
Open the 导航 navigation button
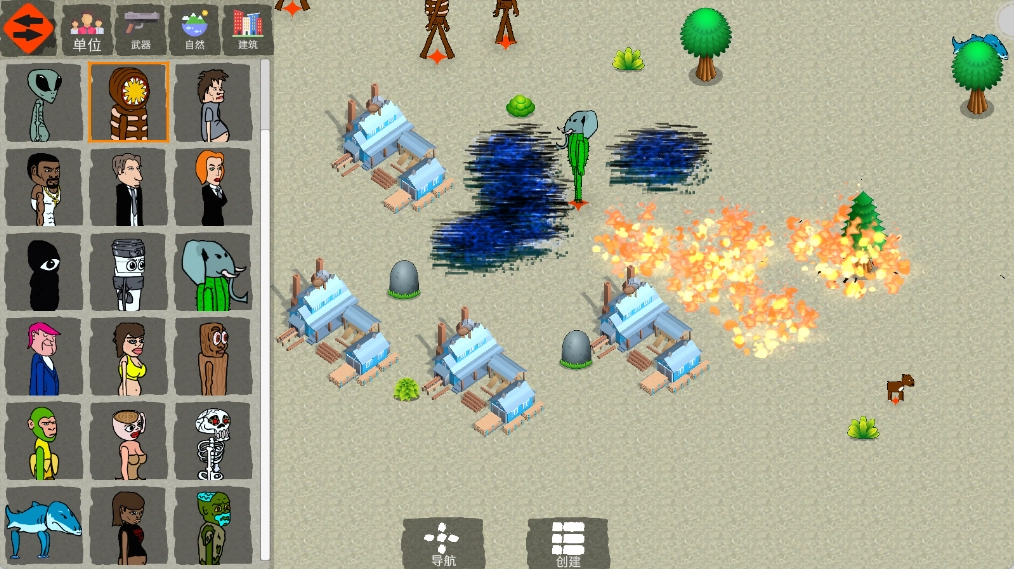click(x=442, y=543)
